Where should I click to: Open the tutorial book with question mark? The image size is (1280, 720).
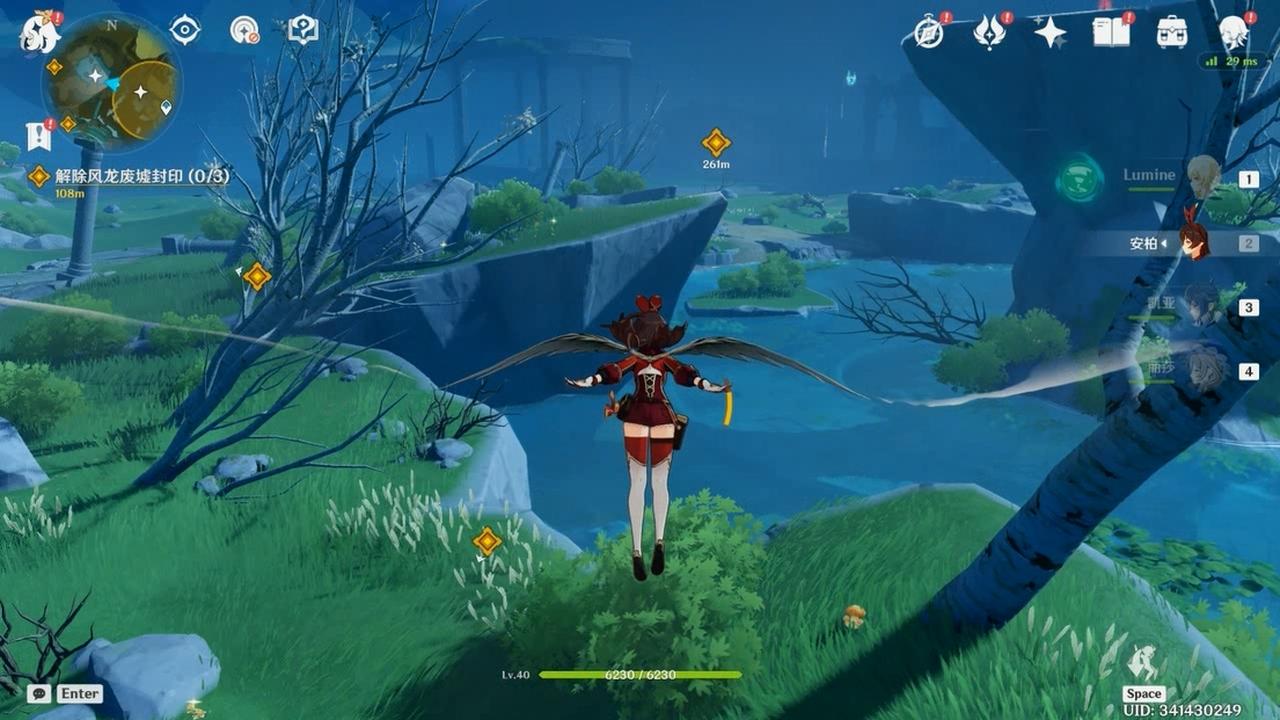(302, 30)
